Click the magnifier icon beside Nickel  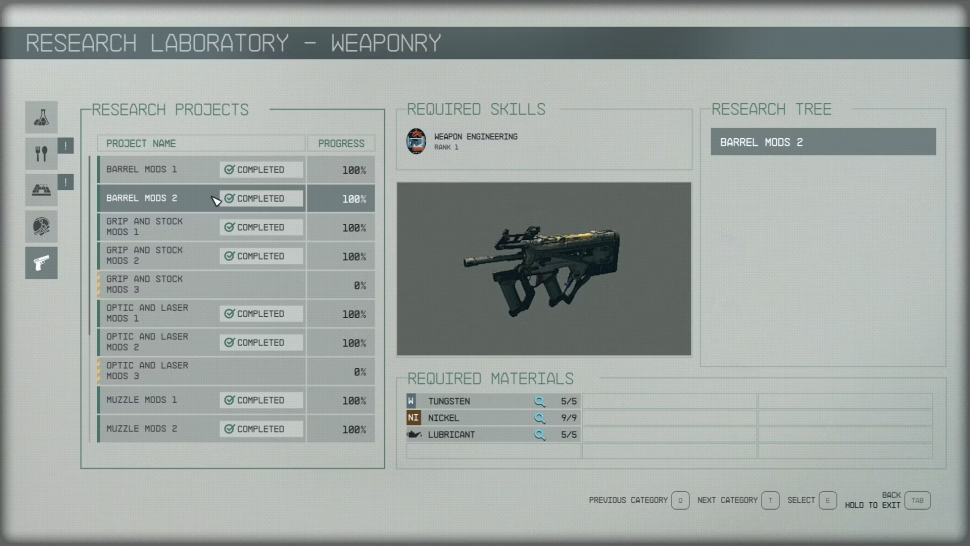(x=540, y=418)
